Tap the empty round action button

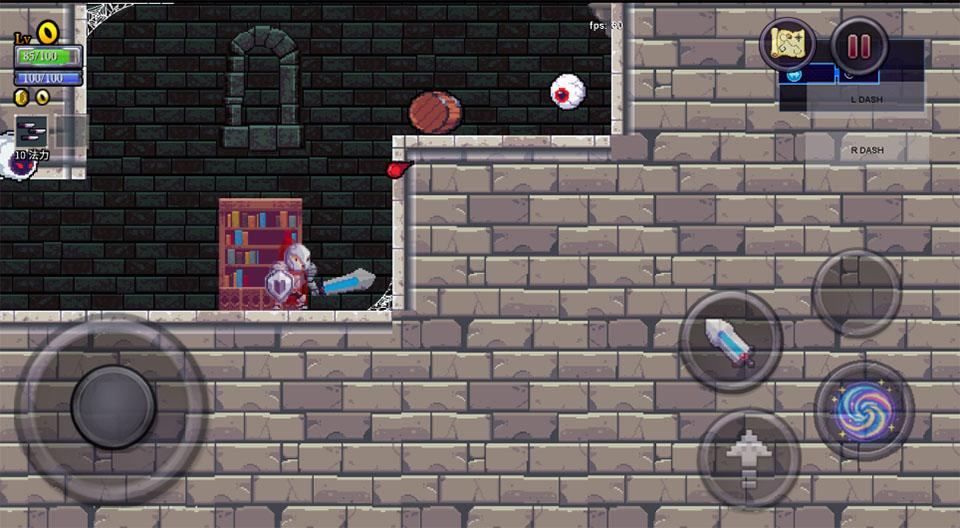[x=857, y=292]
